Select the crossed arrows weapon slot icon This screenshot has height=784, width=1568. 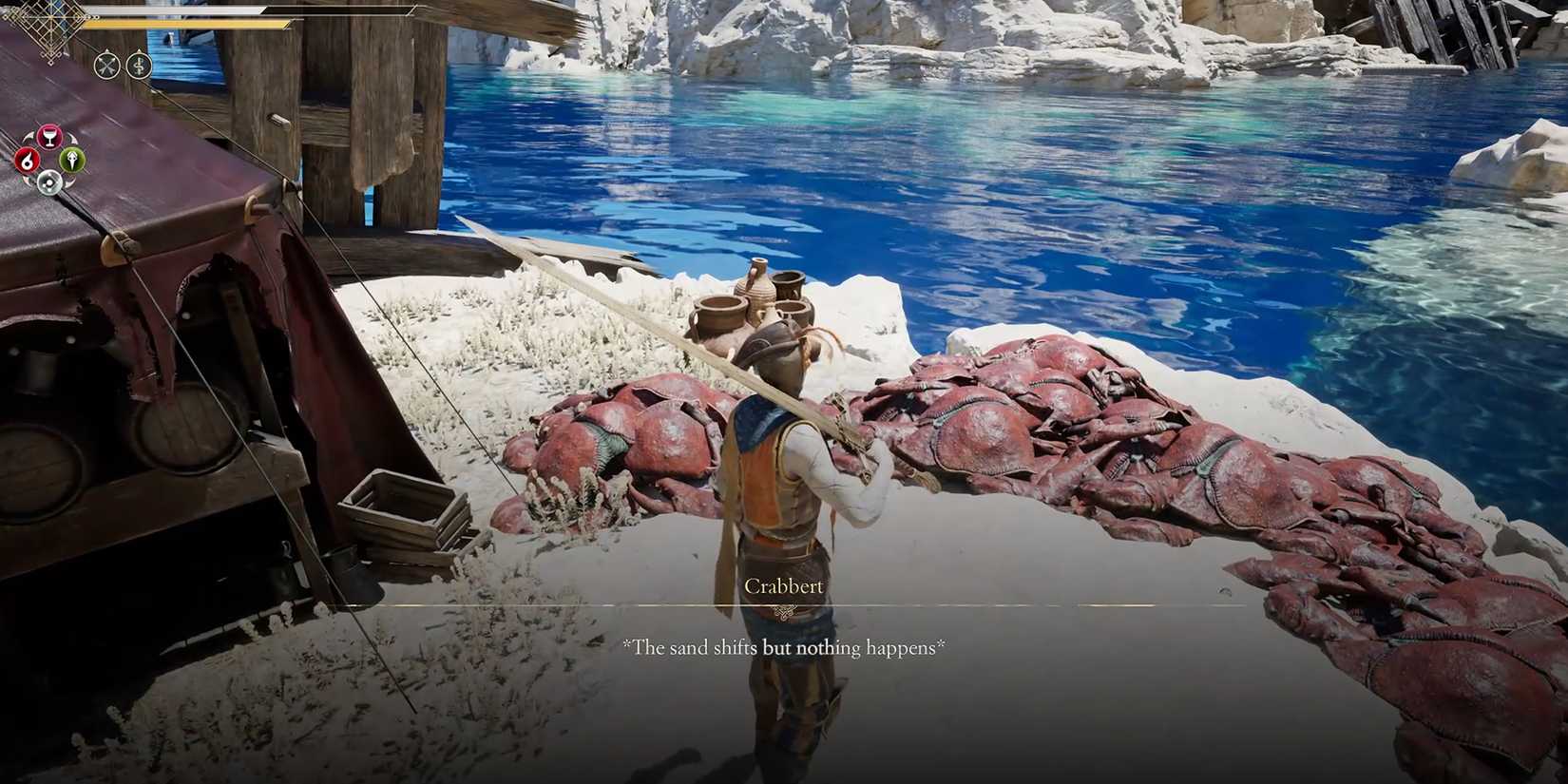(x=106, y=64)
